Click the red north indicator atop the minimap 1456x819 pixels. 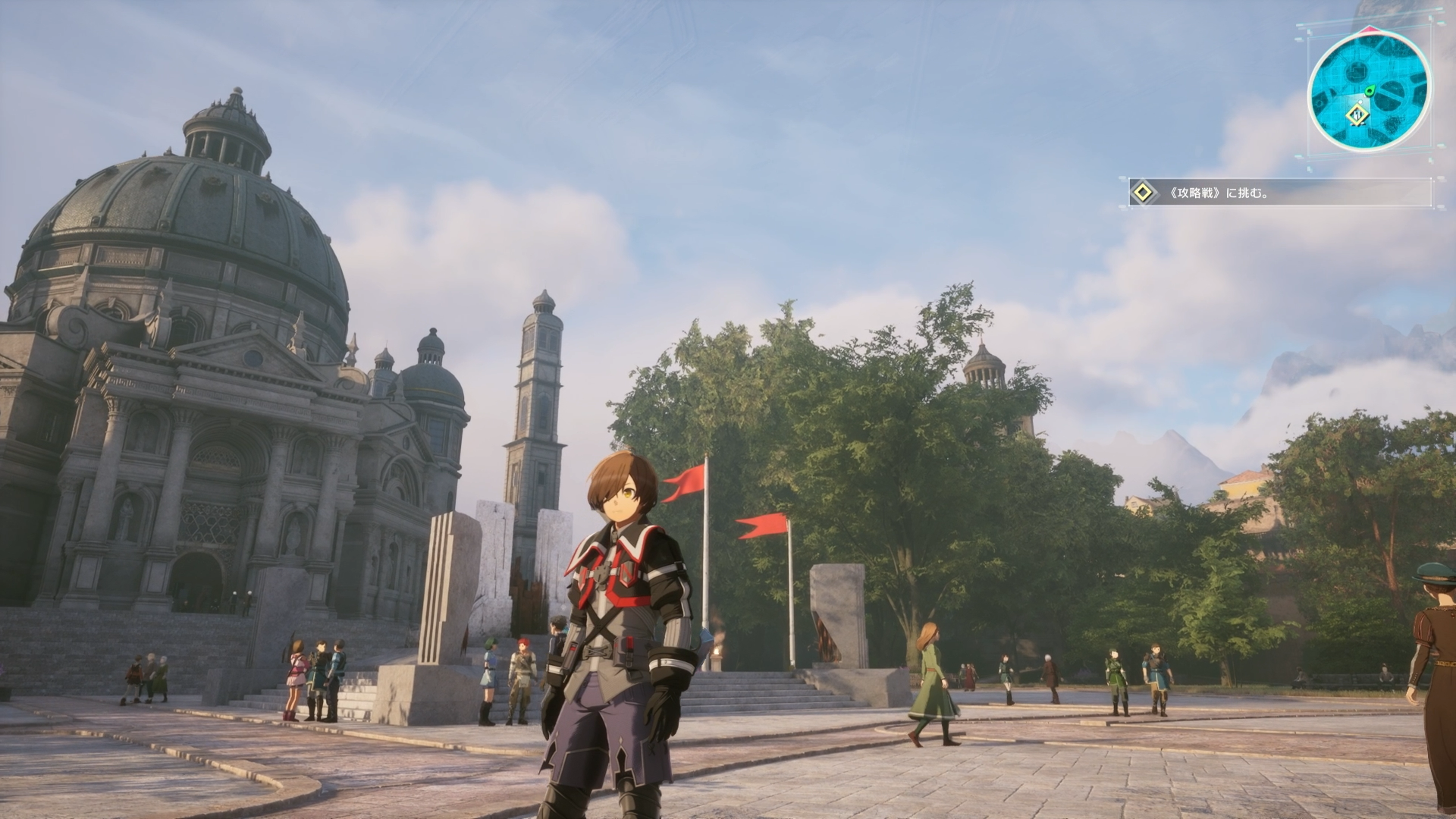[x=1370, y=28]
